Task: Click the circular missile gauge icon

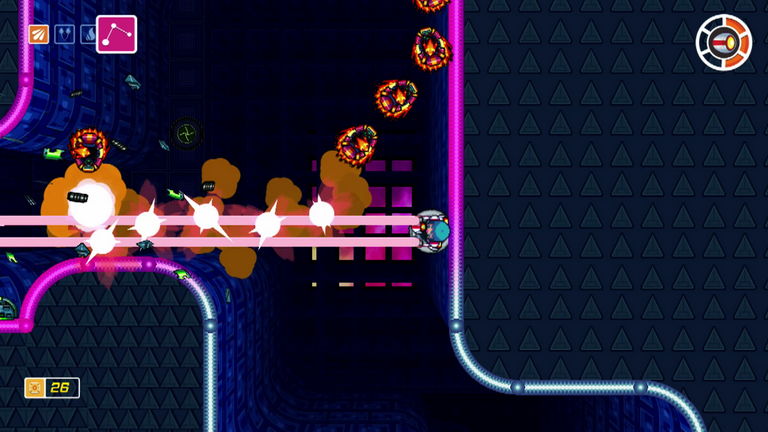Action: tap(722, 43)
